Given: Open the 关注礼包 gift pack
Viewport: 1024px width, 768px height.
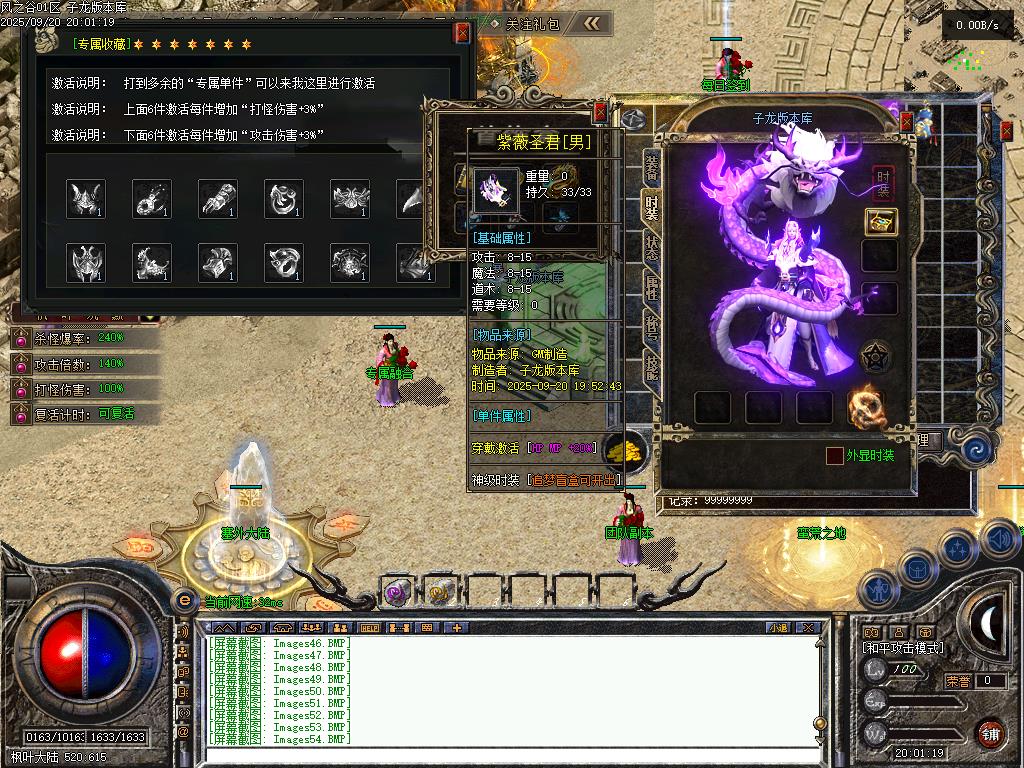Looking at the screenshot, I should coord(532,23).
